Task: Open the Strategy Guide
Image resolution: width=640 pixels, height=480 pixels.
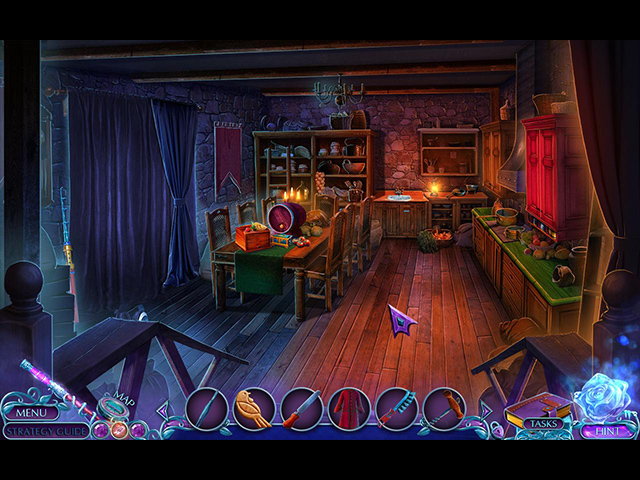Action: [46, 431]
